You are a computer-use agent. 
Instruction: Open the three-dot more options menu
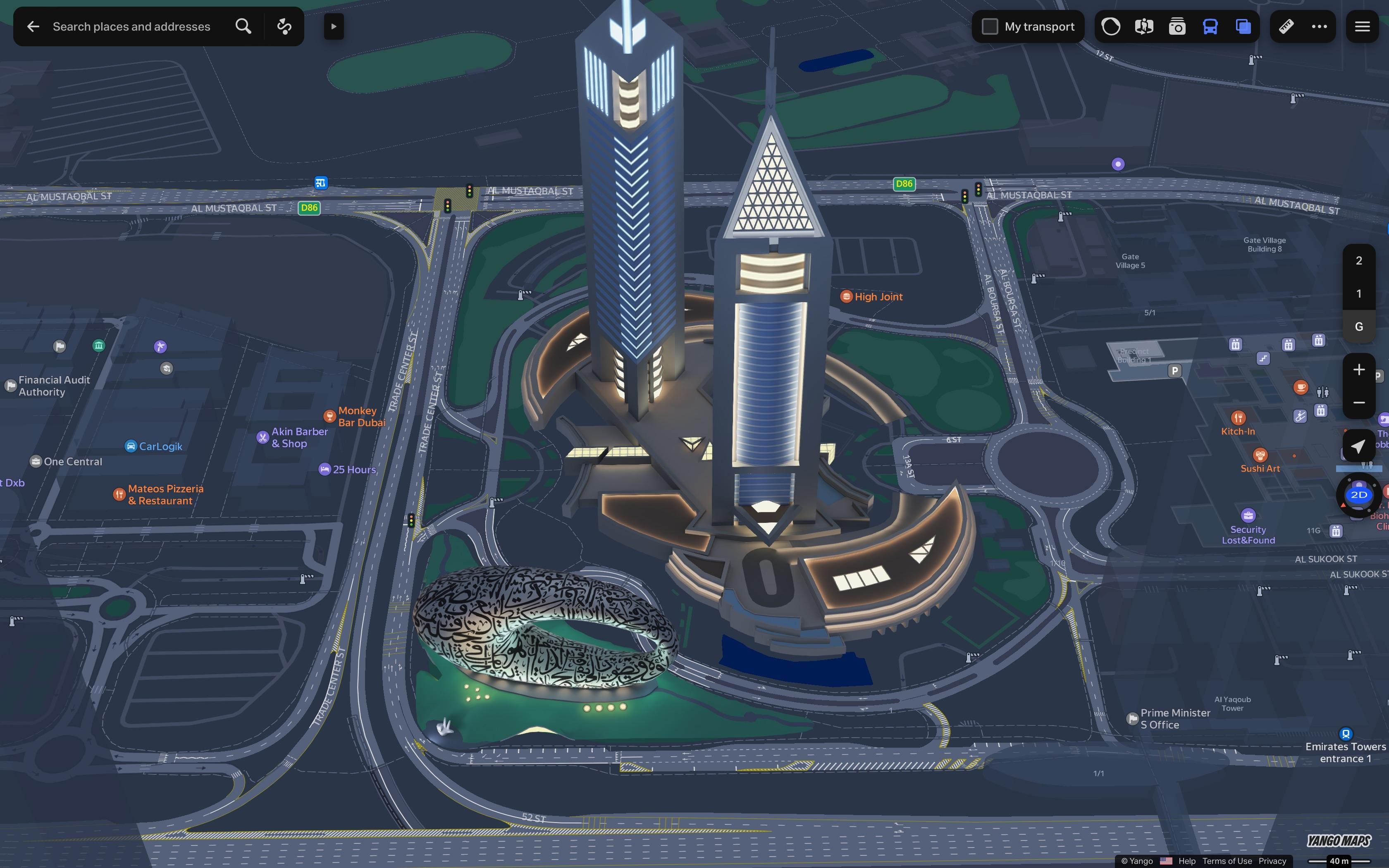pyautogui.click(x=1320, y=26)
